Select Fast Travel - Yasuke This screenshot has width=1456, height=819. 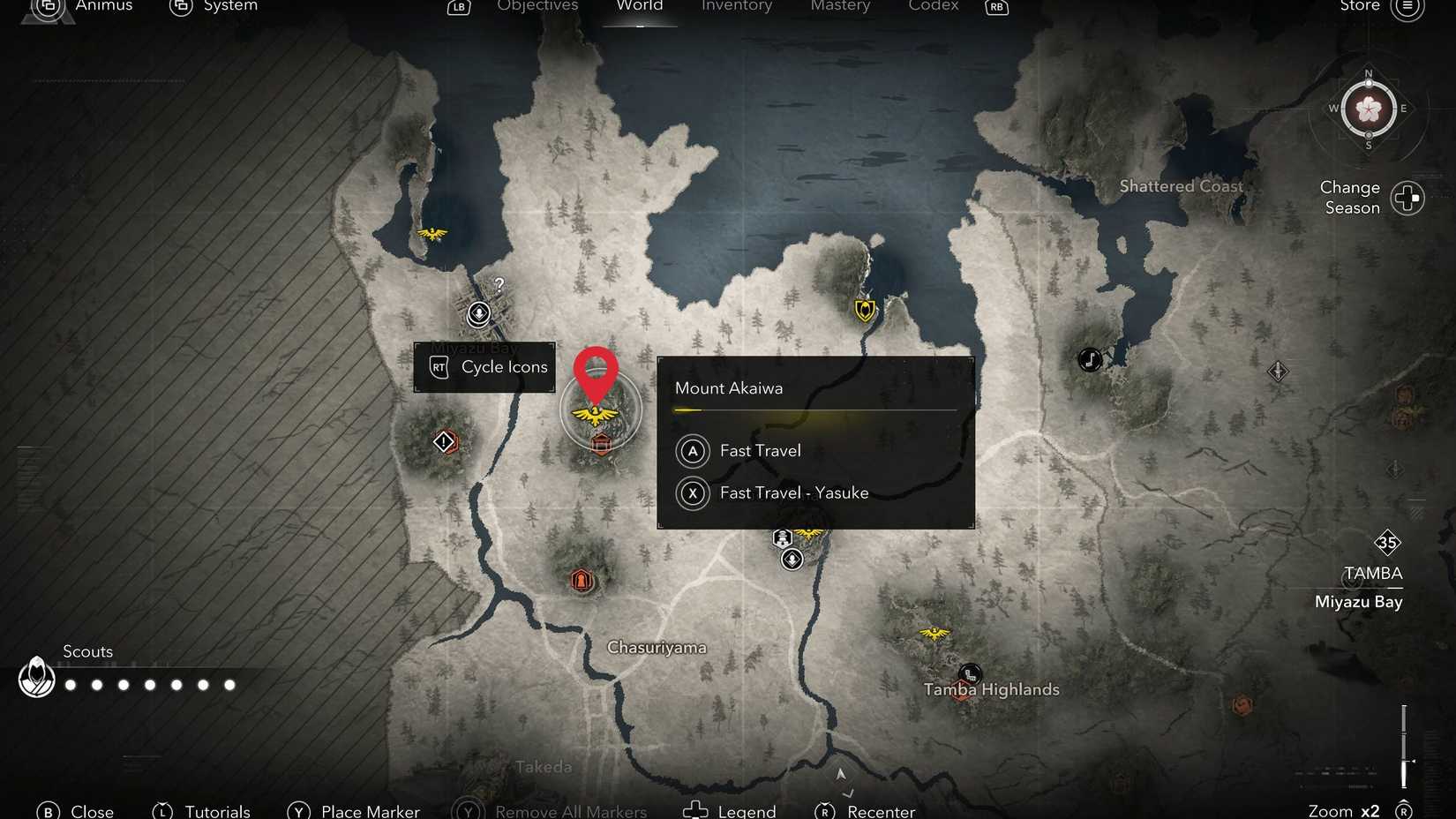tap(793, 492)
